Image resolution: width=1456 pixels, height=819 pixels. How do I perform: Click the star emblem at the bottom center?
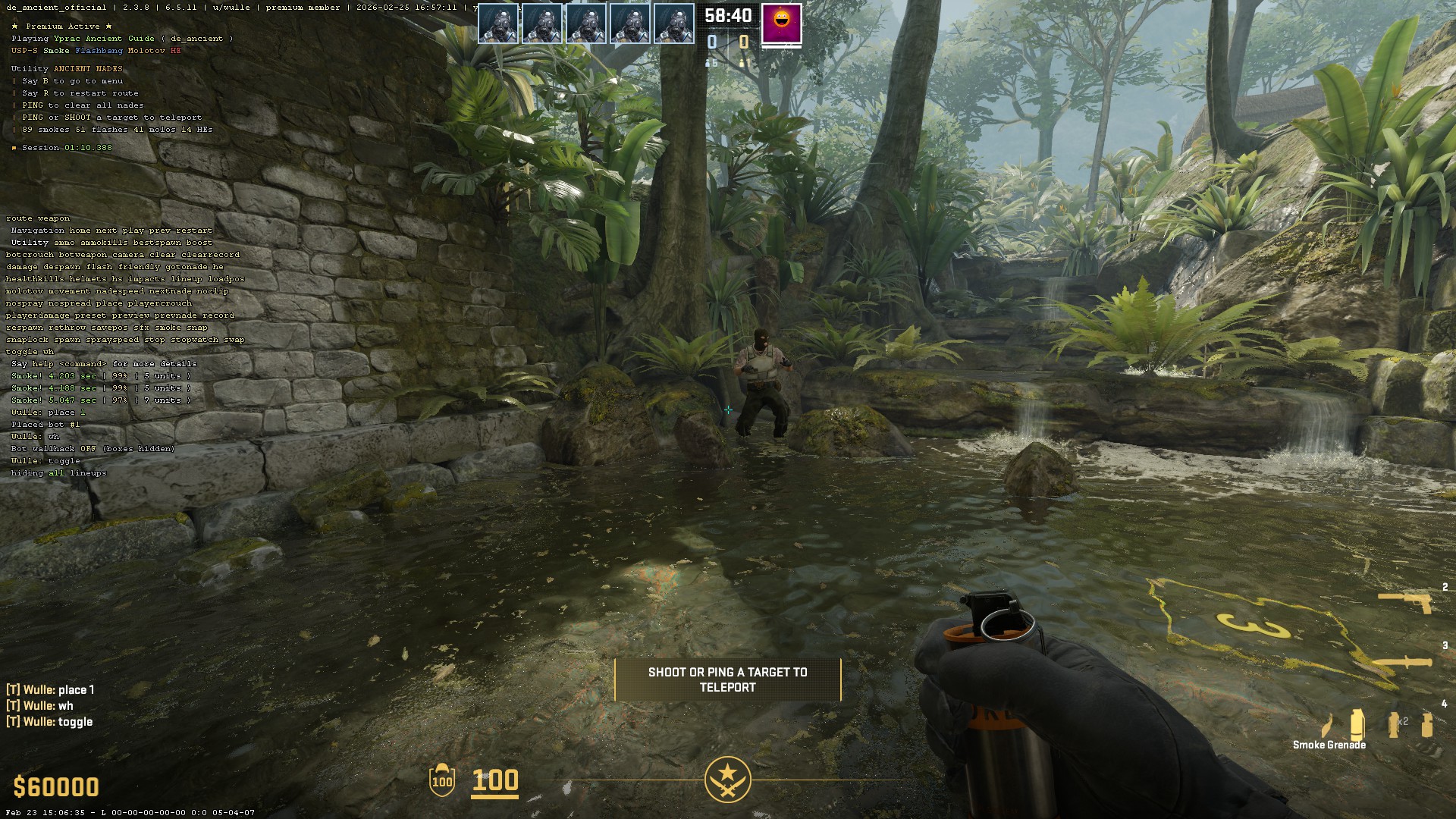click(x=727, y=780)
